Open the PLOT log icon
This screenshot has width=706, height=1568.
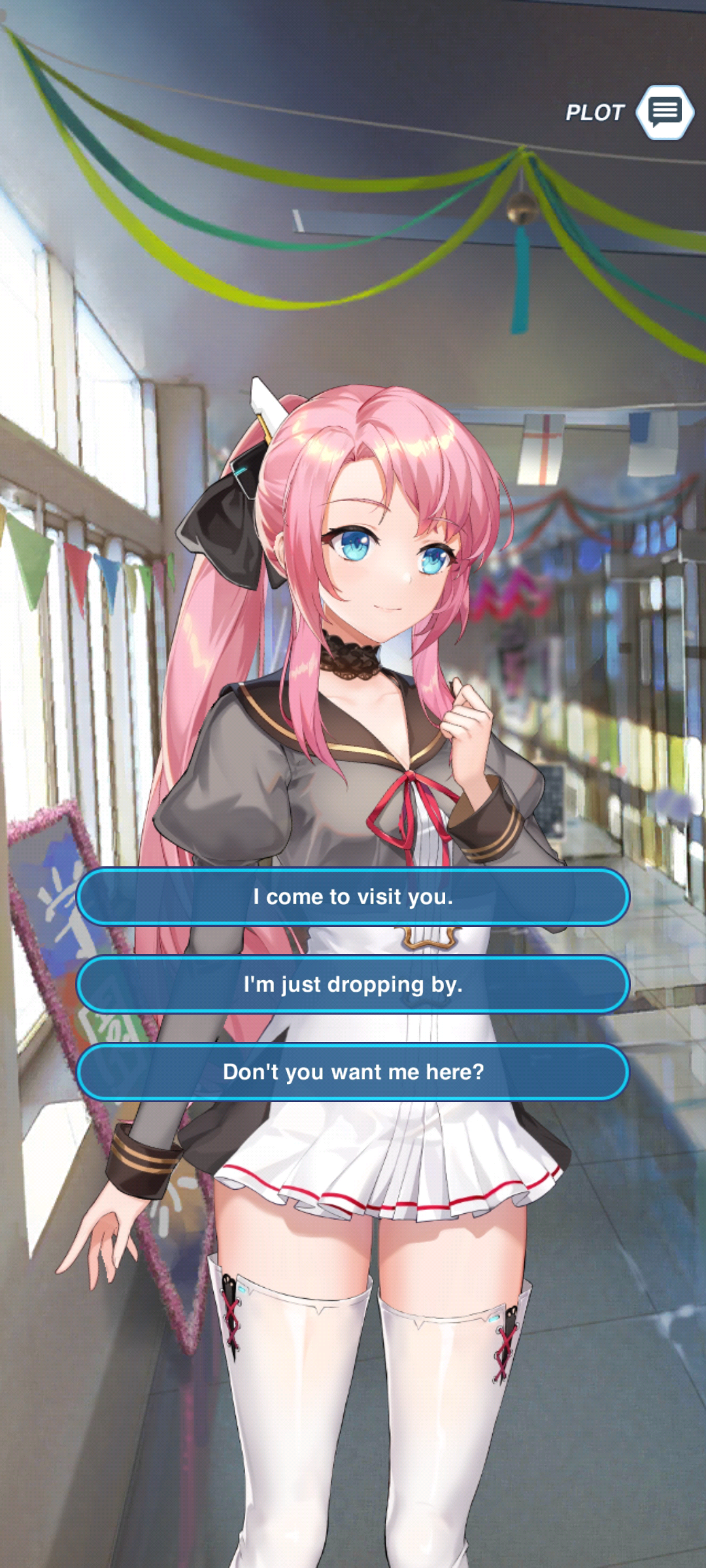[x=665, y=112]
